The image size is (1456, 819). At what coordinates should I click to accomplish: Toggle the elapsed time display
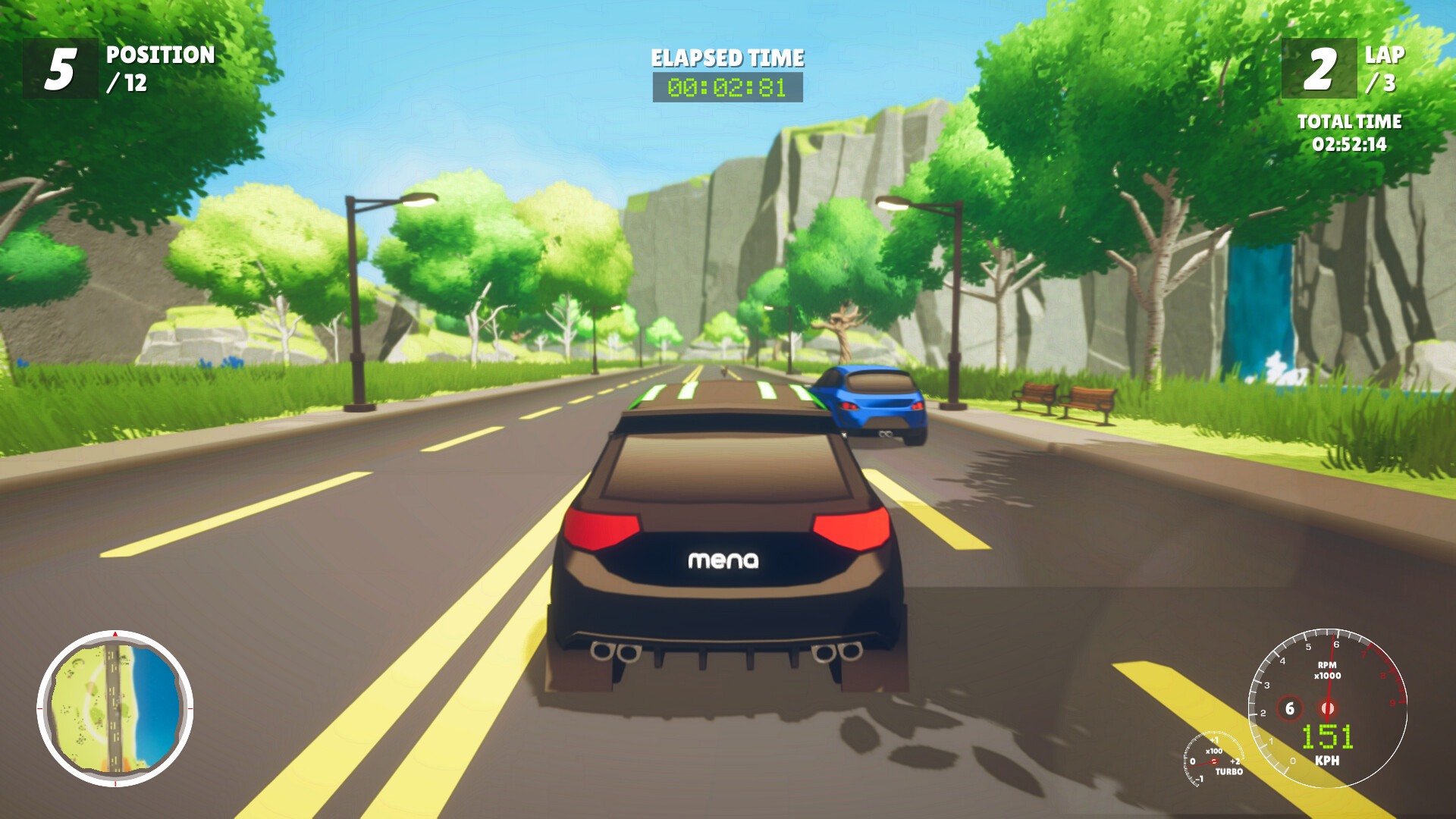click(726, 88)
